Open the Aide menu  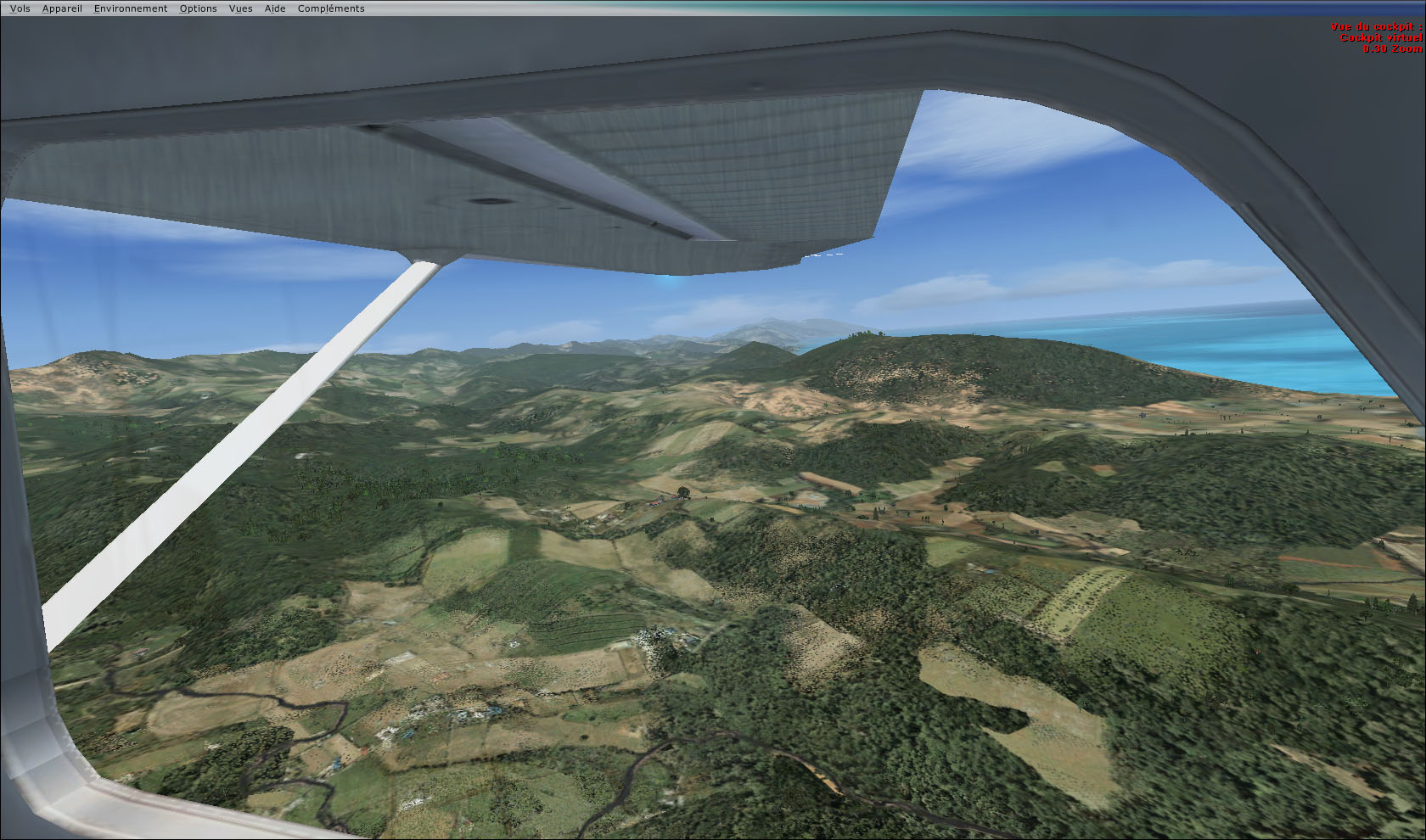275,8
